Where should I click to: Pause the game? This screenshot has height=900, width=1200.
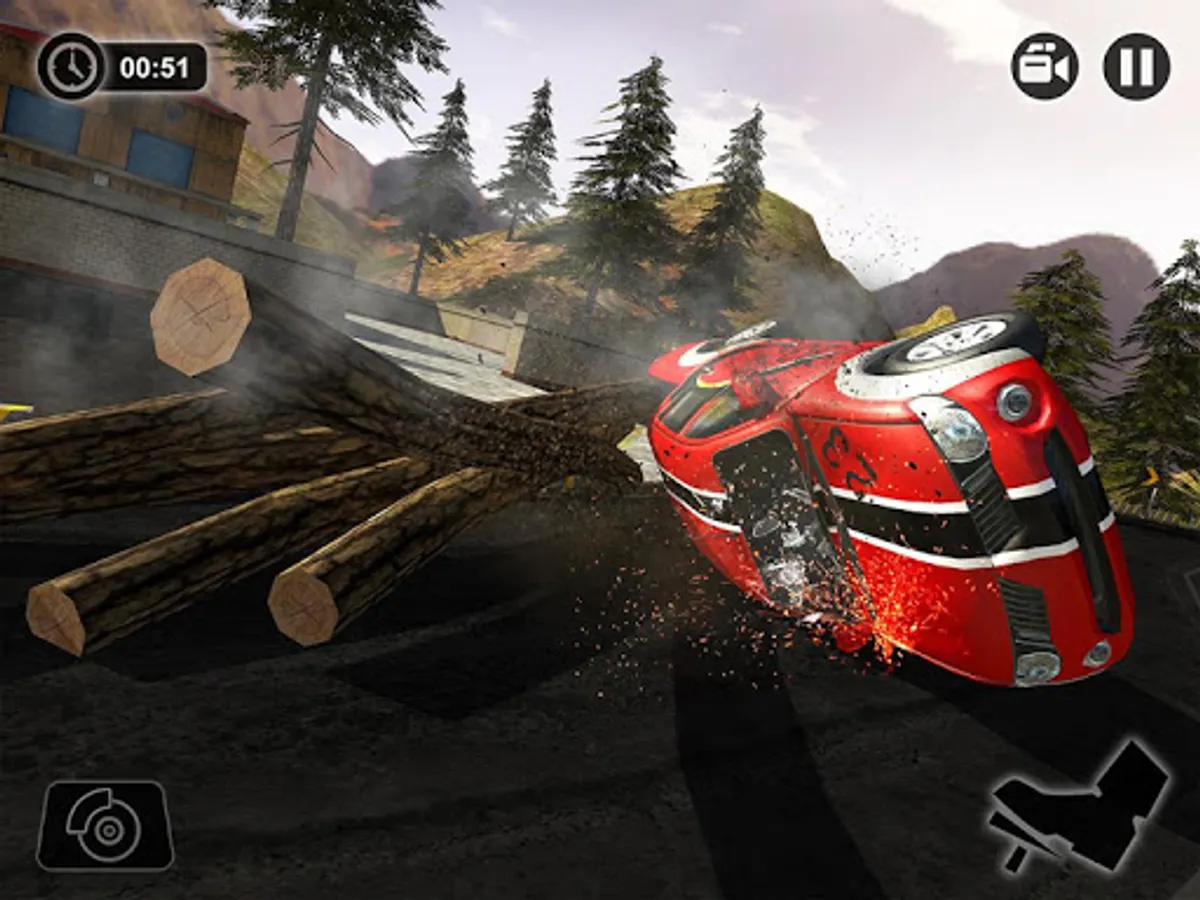(1136, 66)
